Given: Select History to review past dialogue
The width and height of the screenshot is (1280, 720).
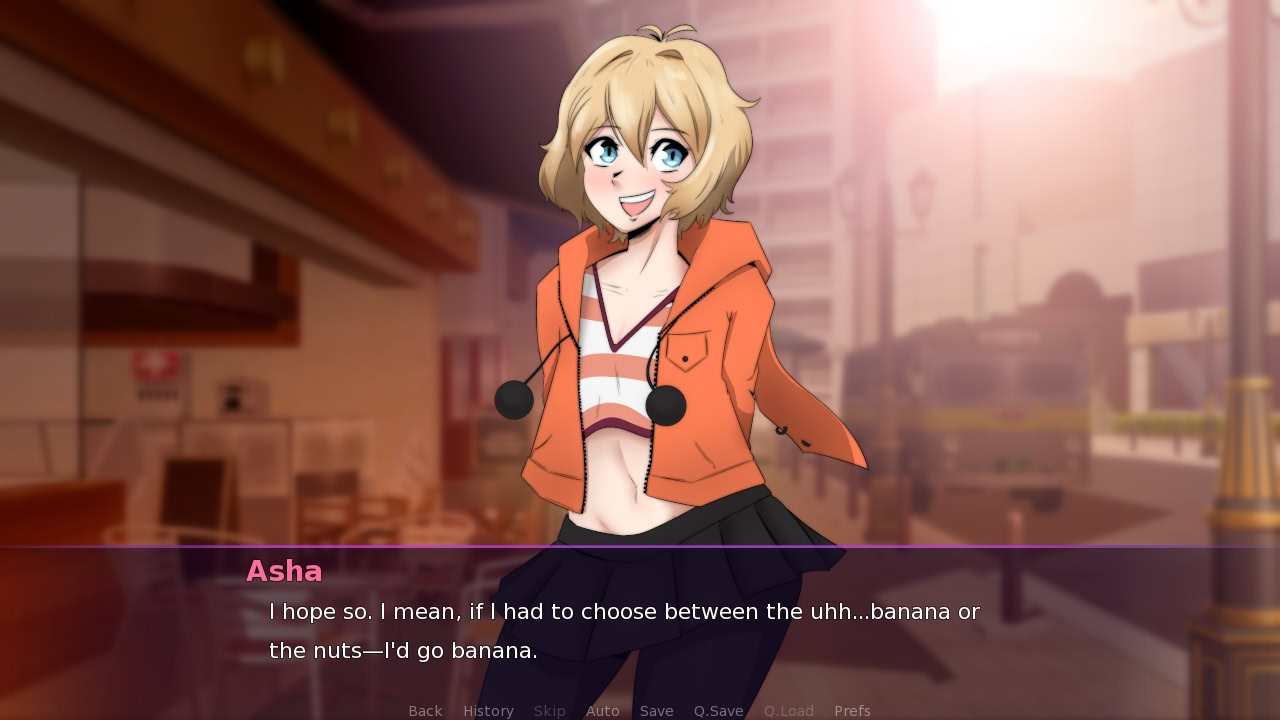Looking at the screenshot, I should coord(487,710).
